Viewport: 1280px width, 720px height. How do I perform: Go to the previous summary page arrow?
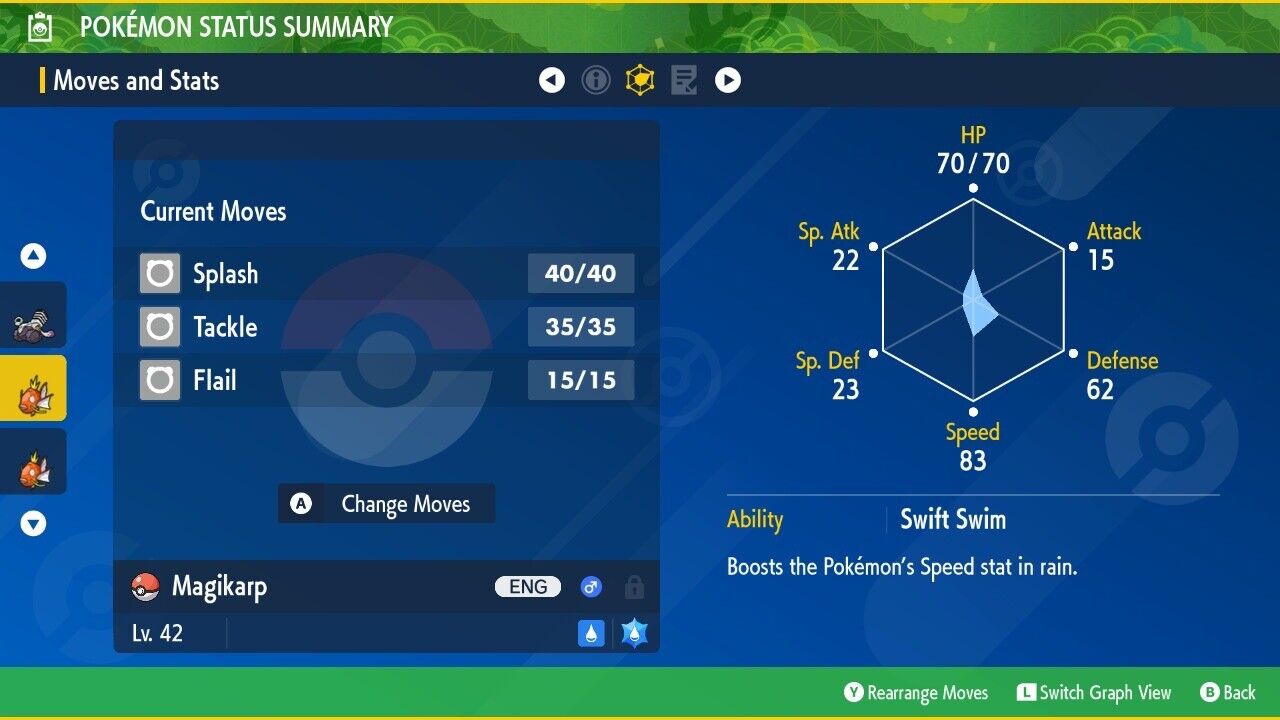click(x=552, y=80)
